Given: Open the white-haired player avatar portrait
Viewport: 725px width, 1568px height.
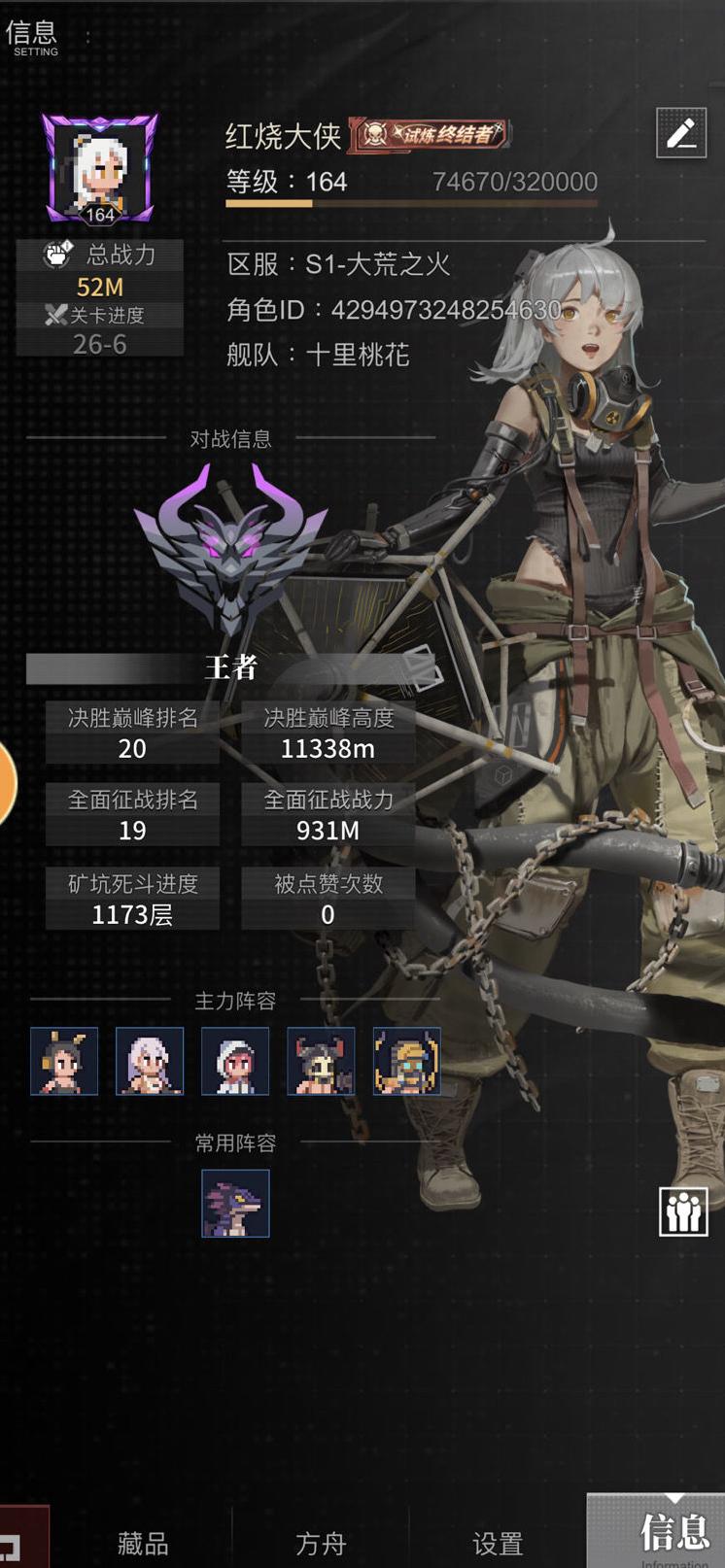Looking at the screenshot, I should click(x=99, y=168).
